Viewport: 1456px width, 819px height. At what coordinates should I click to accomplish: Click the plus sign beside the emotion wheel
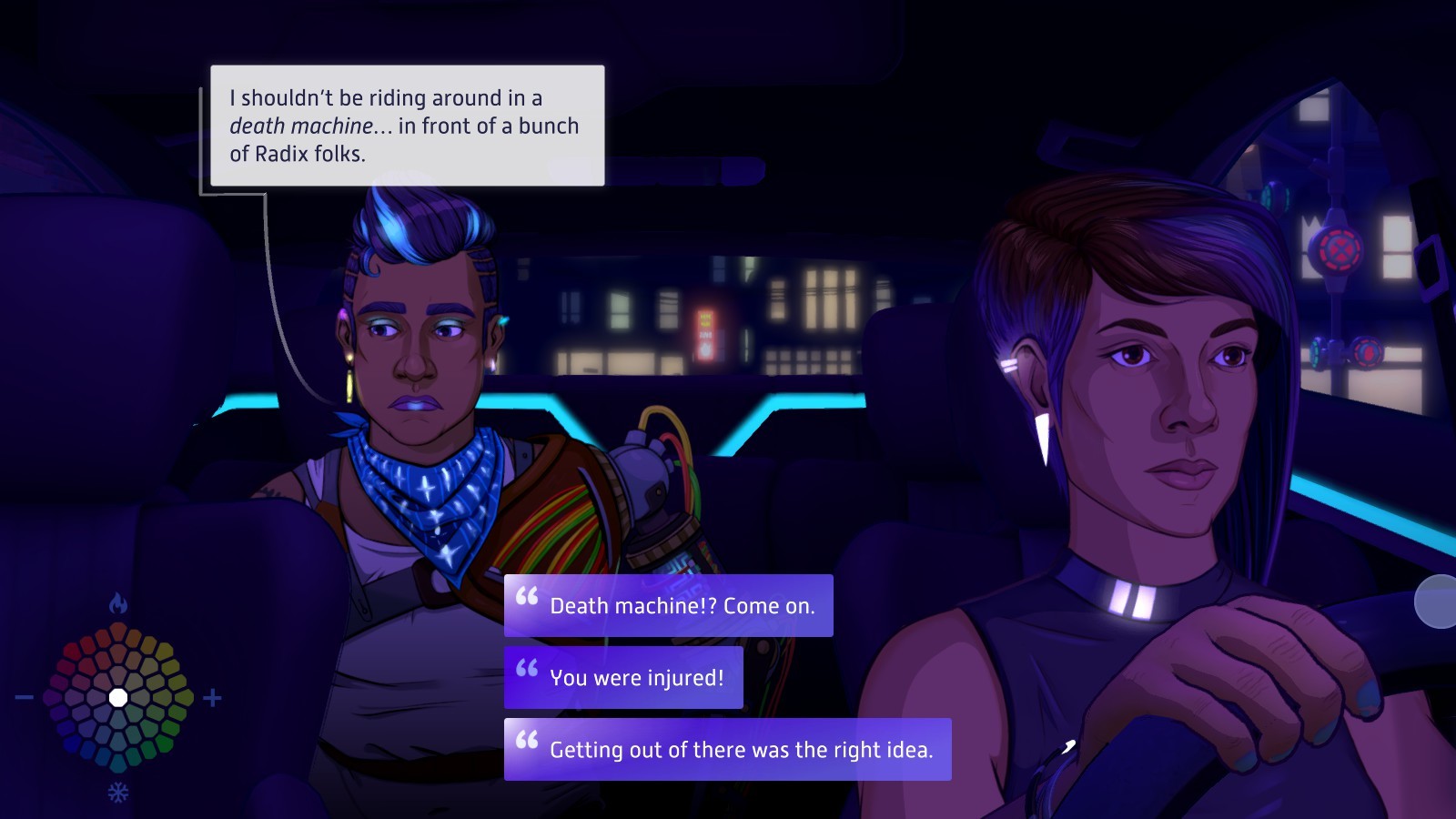pos(212,698)
